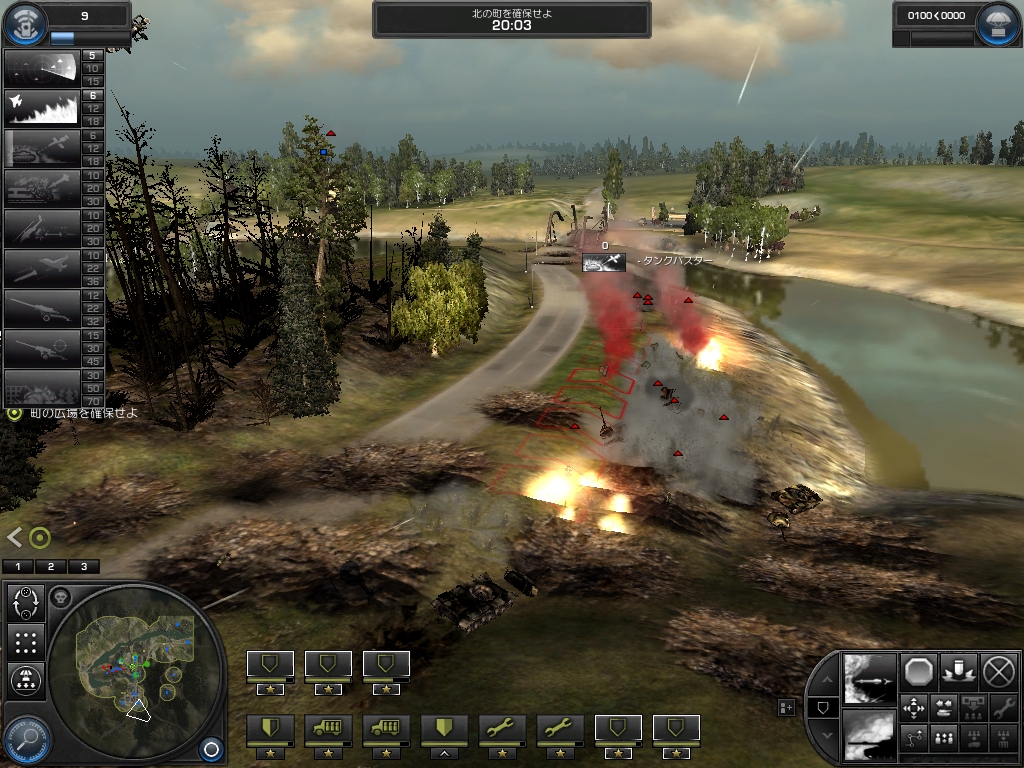Expand the objective list arrow

point(14,537)
